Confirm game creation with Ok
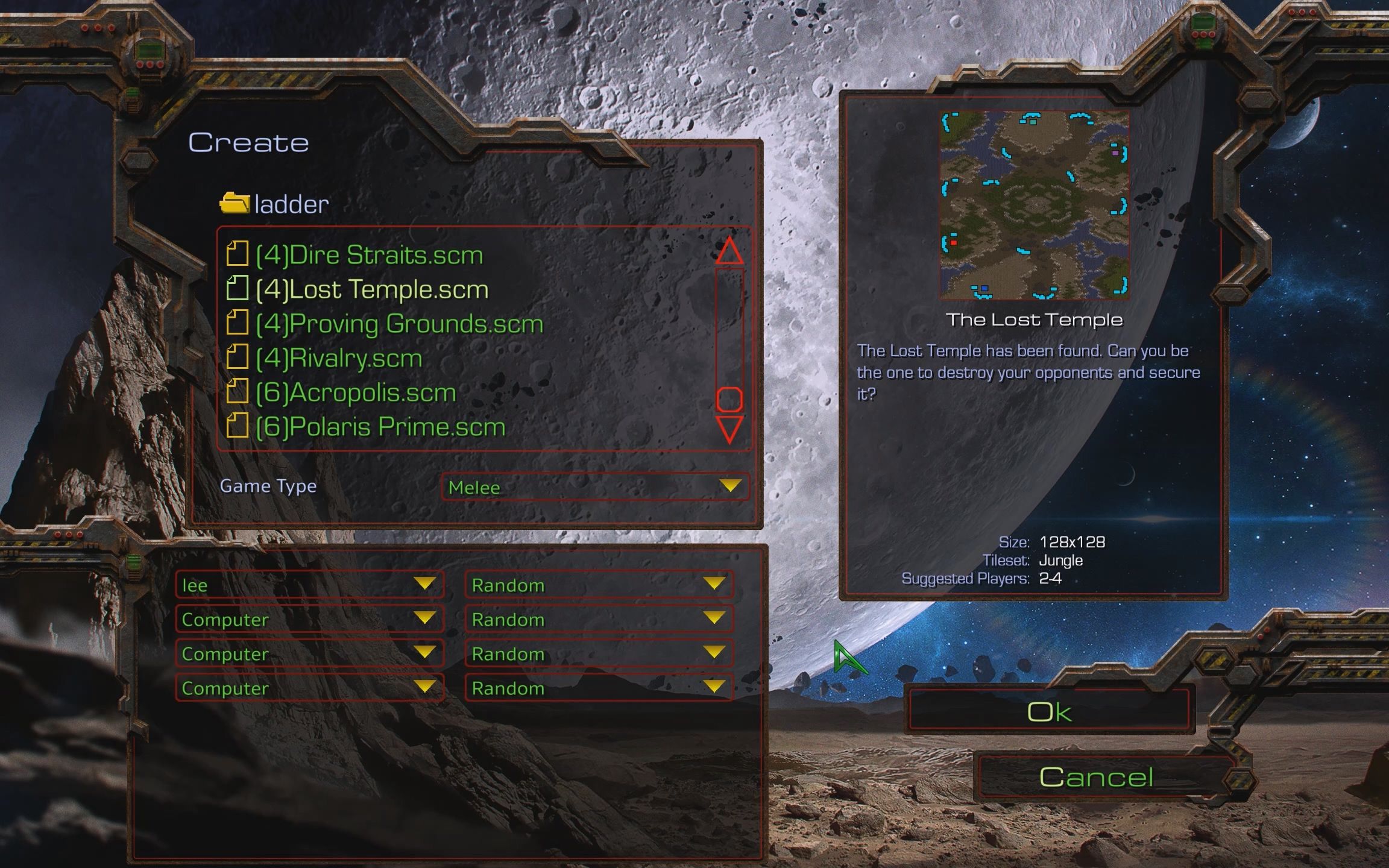Screen dimensions: 1389x868 (1049, 712)
